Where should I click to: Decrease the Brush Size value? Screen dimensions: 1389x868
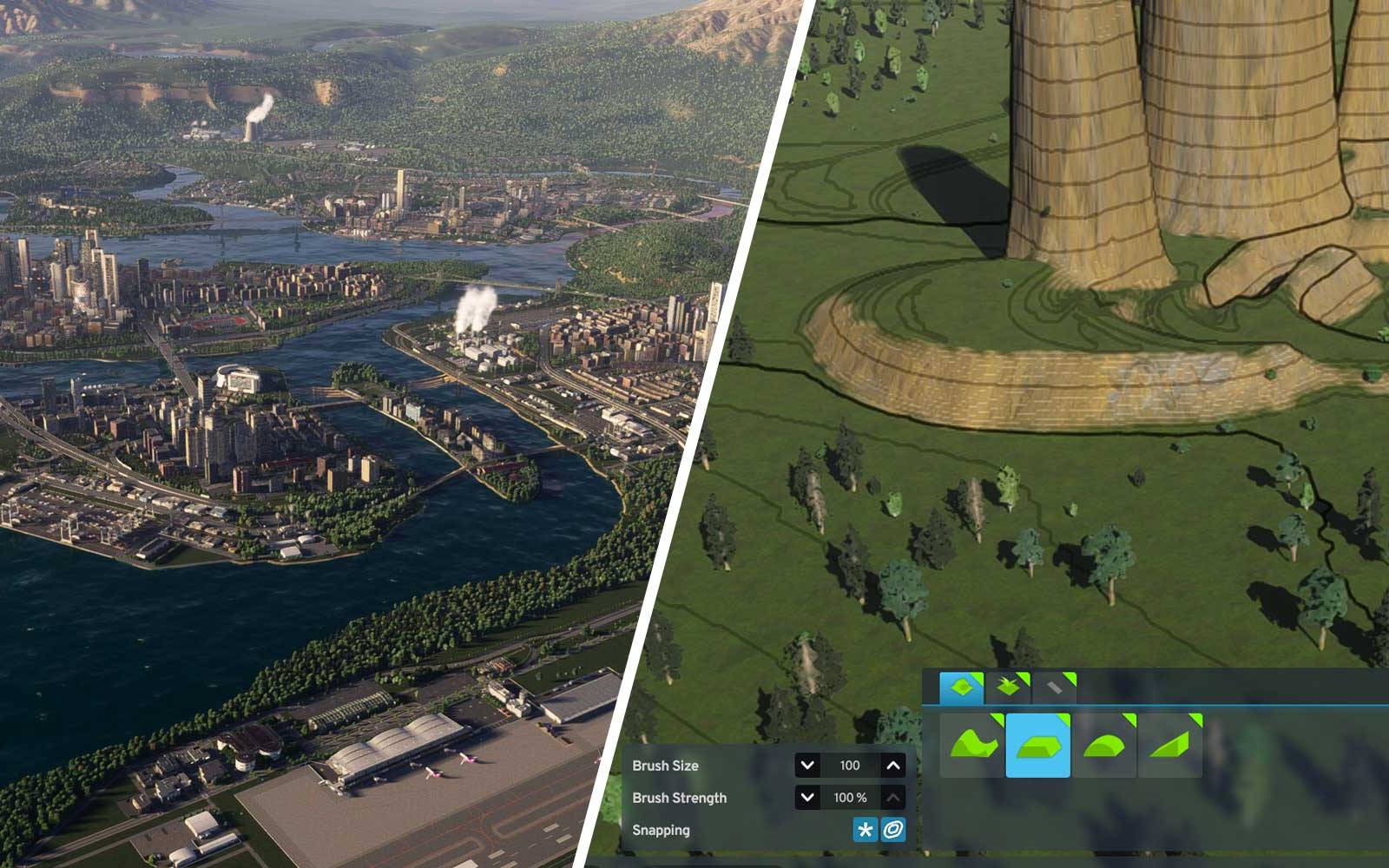click(807, 766)
